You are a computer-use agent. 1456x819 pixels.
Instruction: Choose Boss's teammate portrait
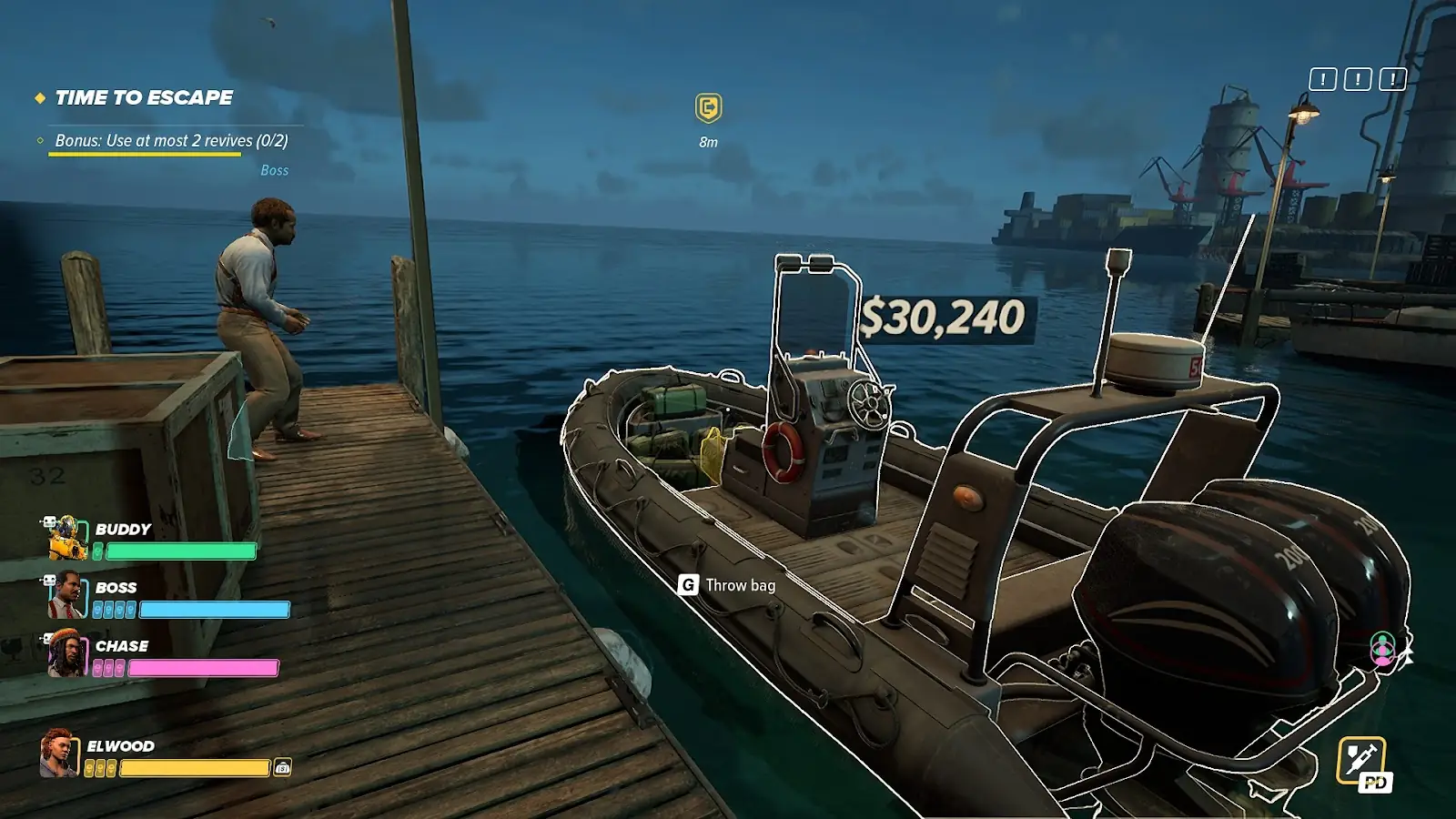click(x=66, y=596)
